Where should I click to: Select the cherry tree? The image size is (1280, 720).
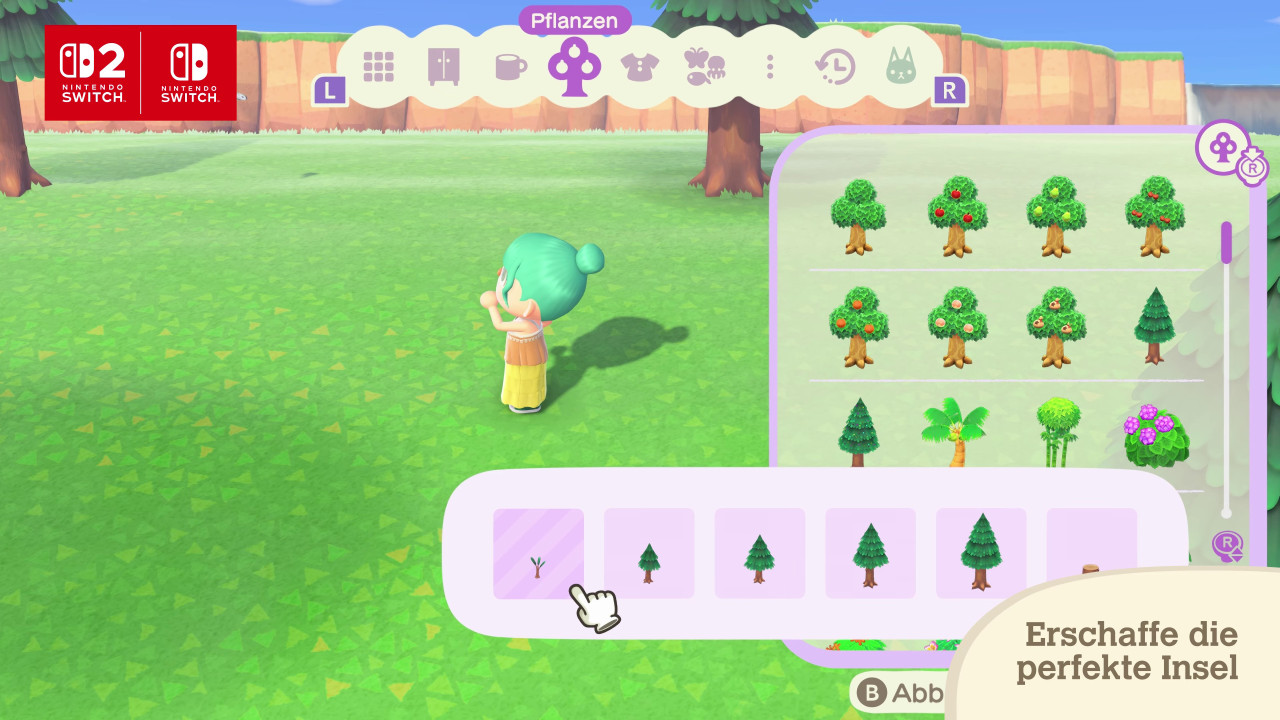pos(1154,216)
